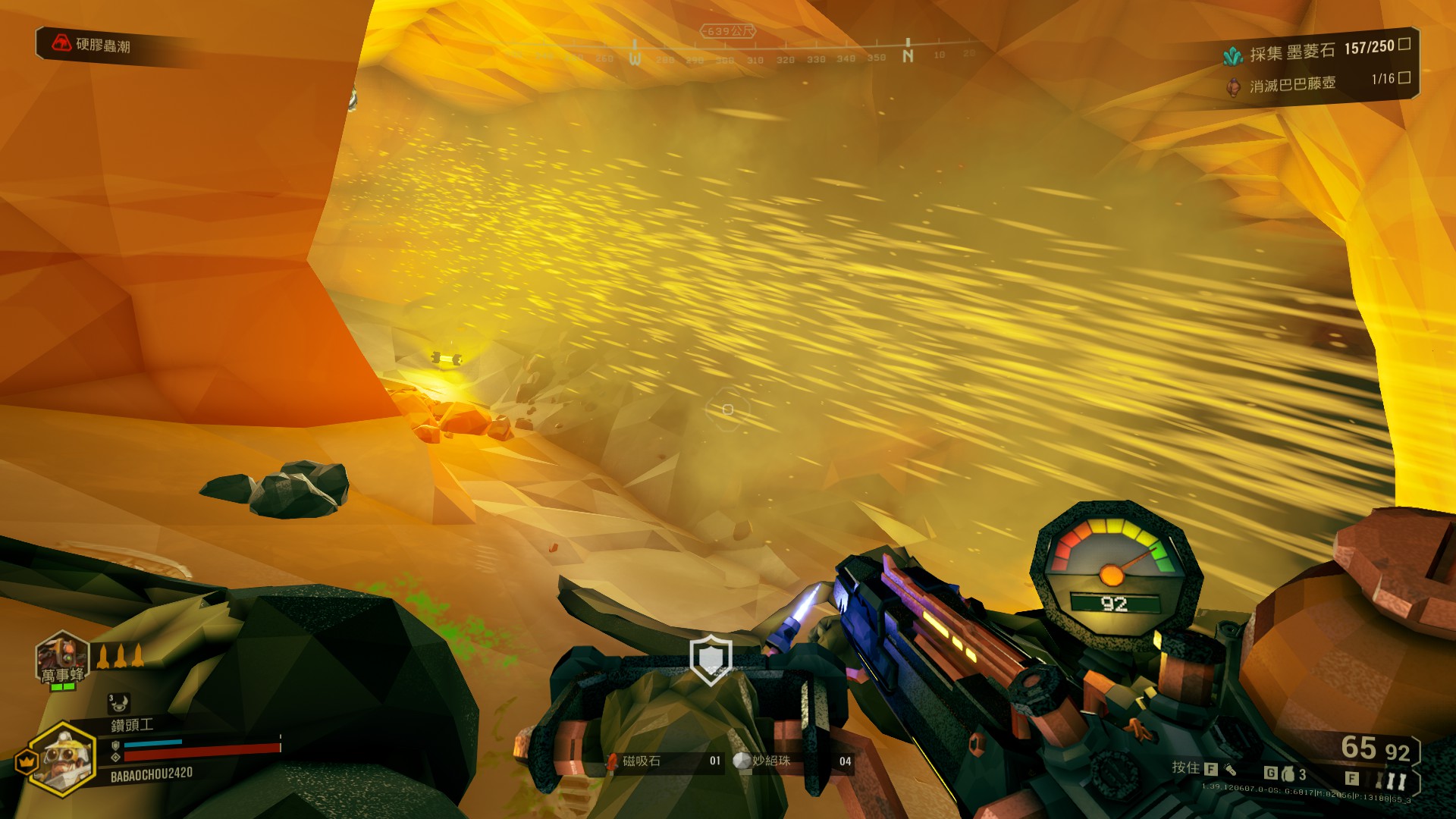
Task: Click the flares icon
Action: click(x=1390, y=780)
